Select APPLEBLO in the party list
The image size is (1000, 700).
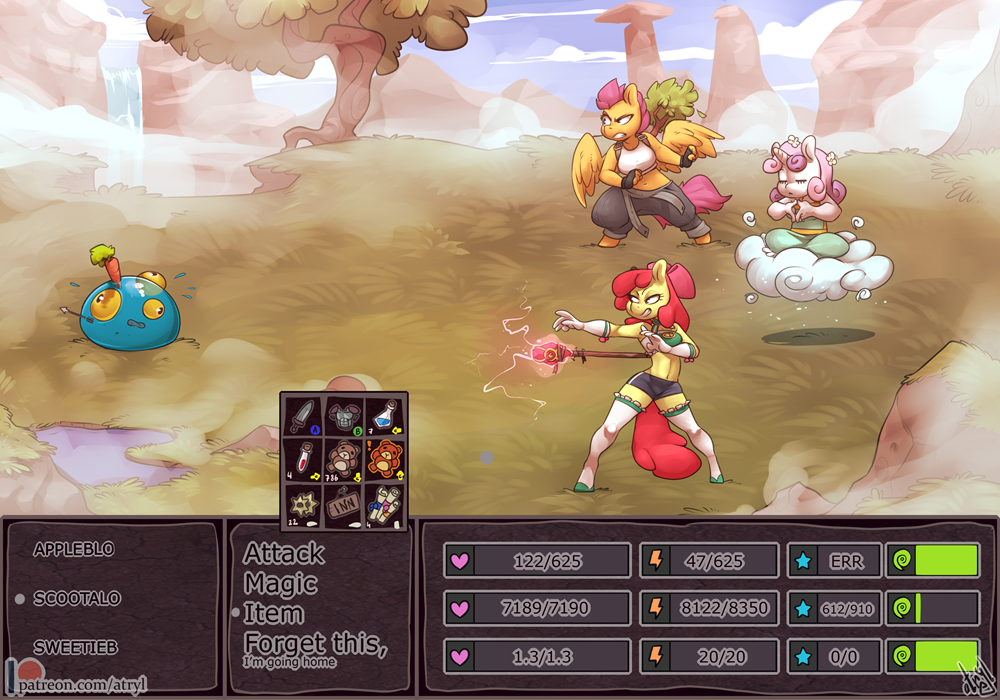pyautogui.click(x=74, y=549)
